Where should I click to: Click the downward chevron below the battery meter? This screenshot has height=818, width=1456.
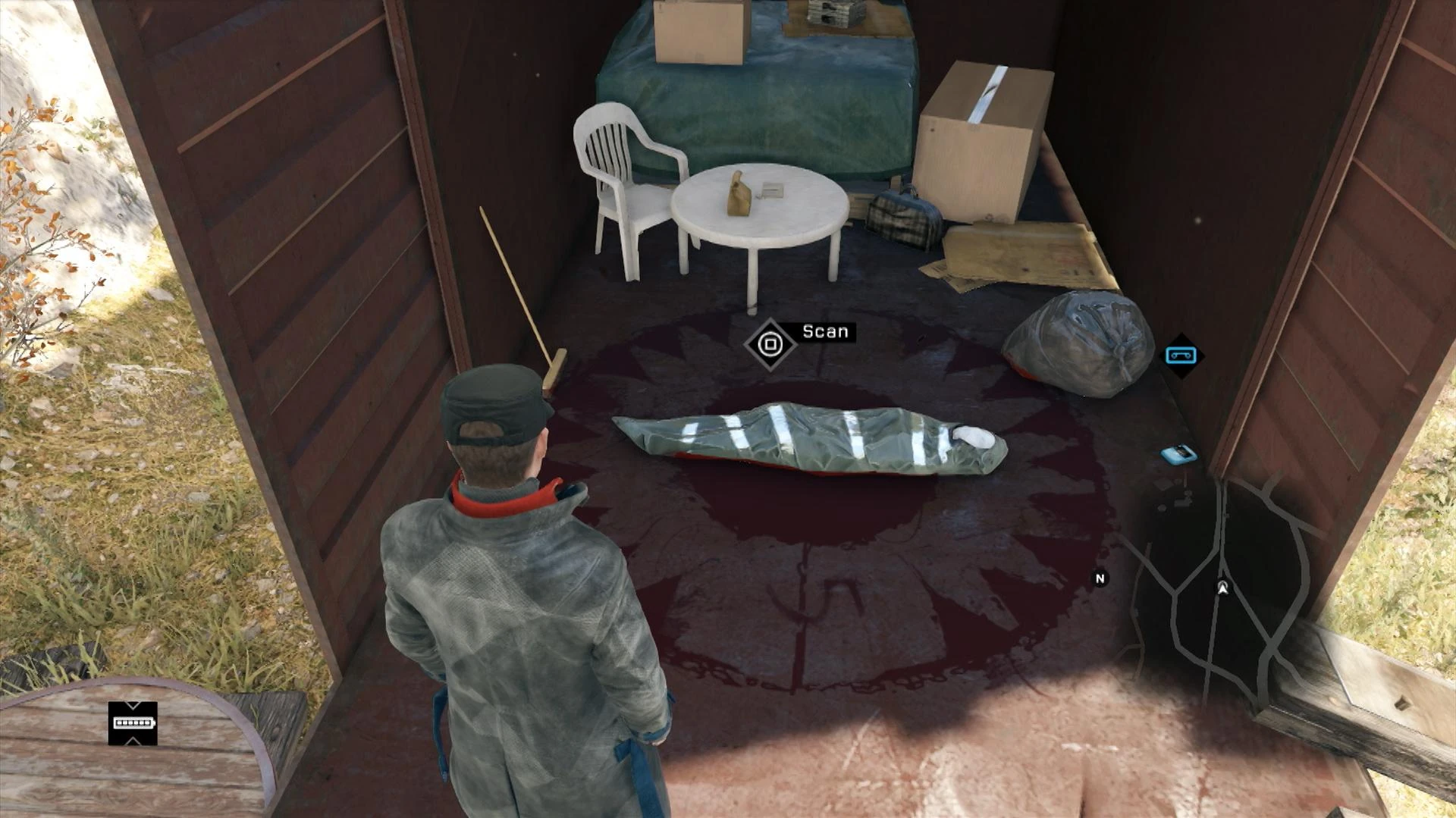point(133,741)
